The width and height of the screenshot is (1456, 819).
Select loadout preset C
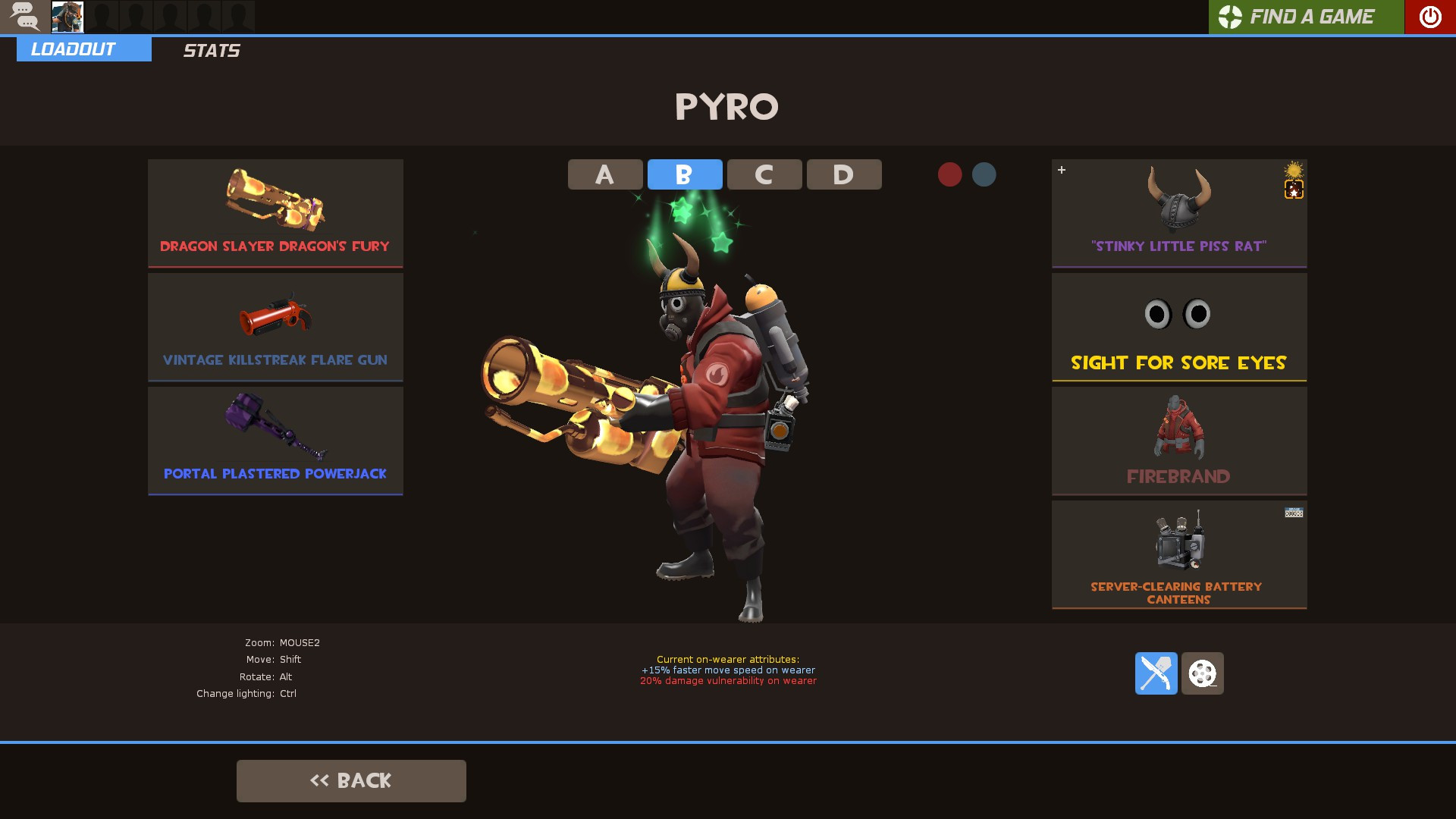click(764, 174)
